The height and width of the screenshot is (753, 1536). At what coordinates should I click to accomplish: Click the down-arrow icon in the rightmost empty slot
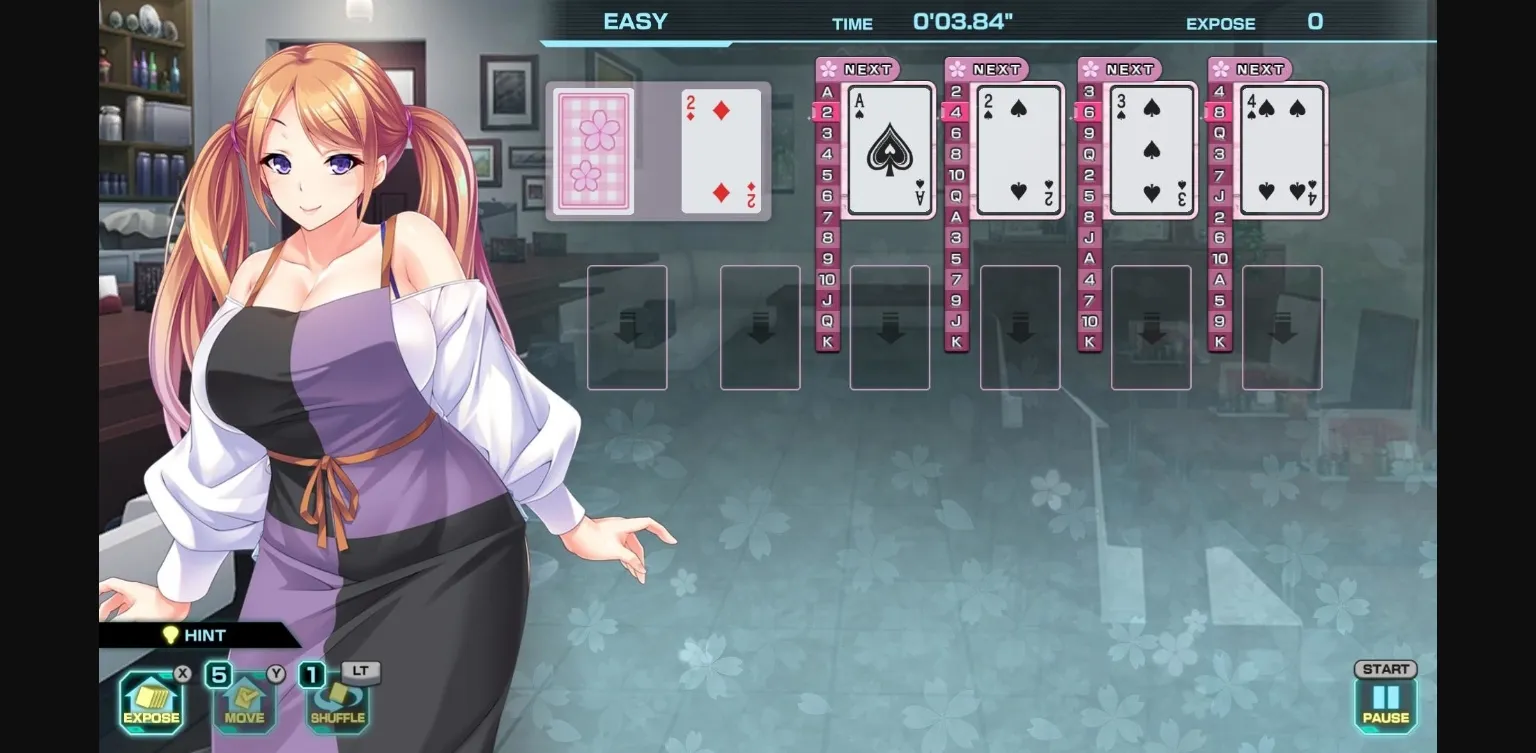click(1282, 327)
